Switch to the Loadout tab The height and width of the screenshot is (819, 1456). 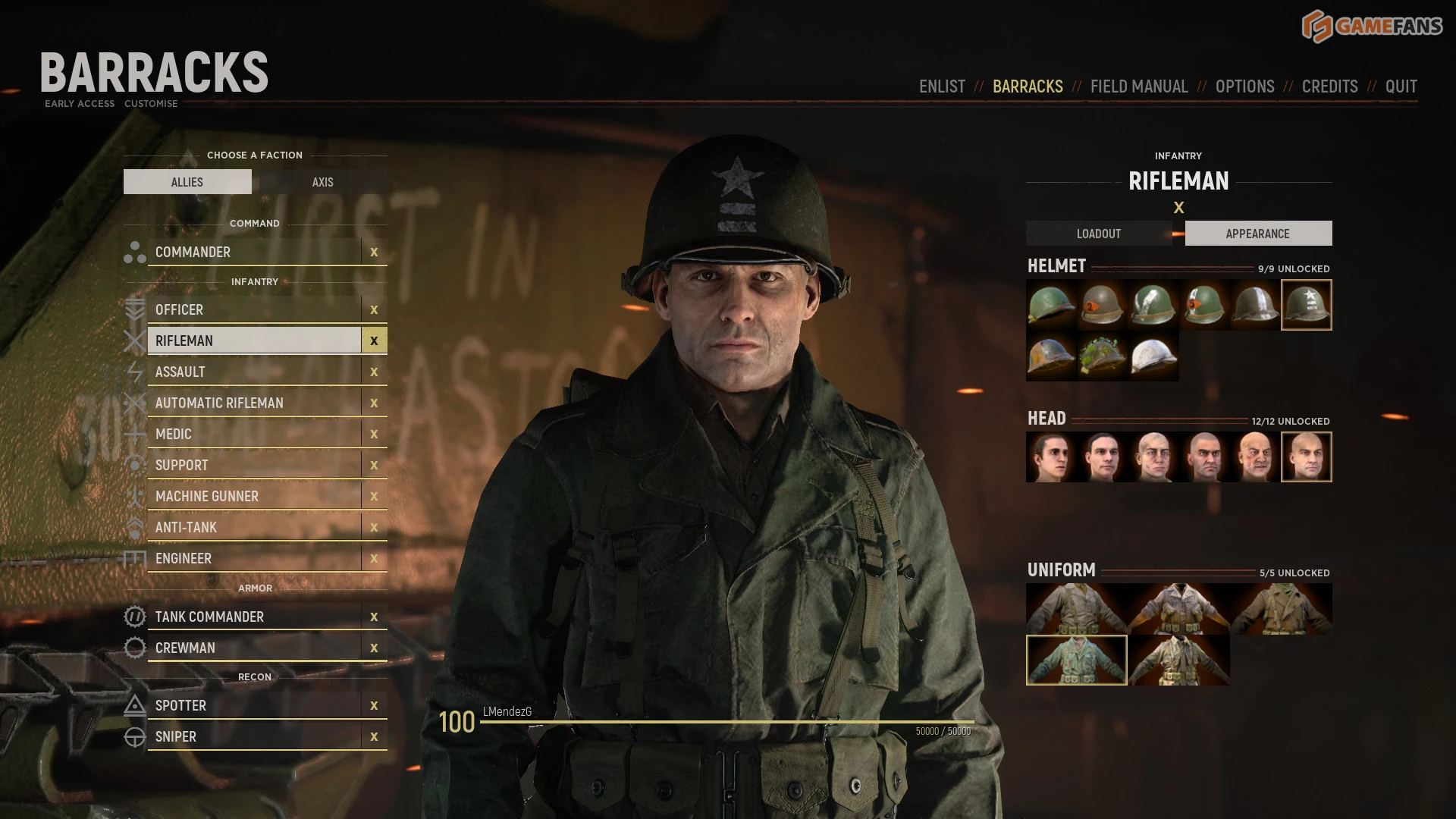point(1098,234)
